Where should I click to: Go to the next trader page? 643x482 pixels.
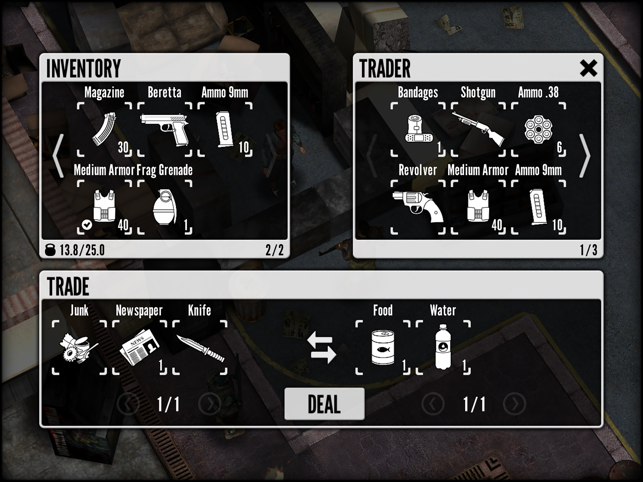coord(585,156)
